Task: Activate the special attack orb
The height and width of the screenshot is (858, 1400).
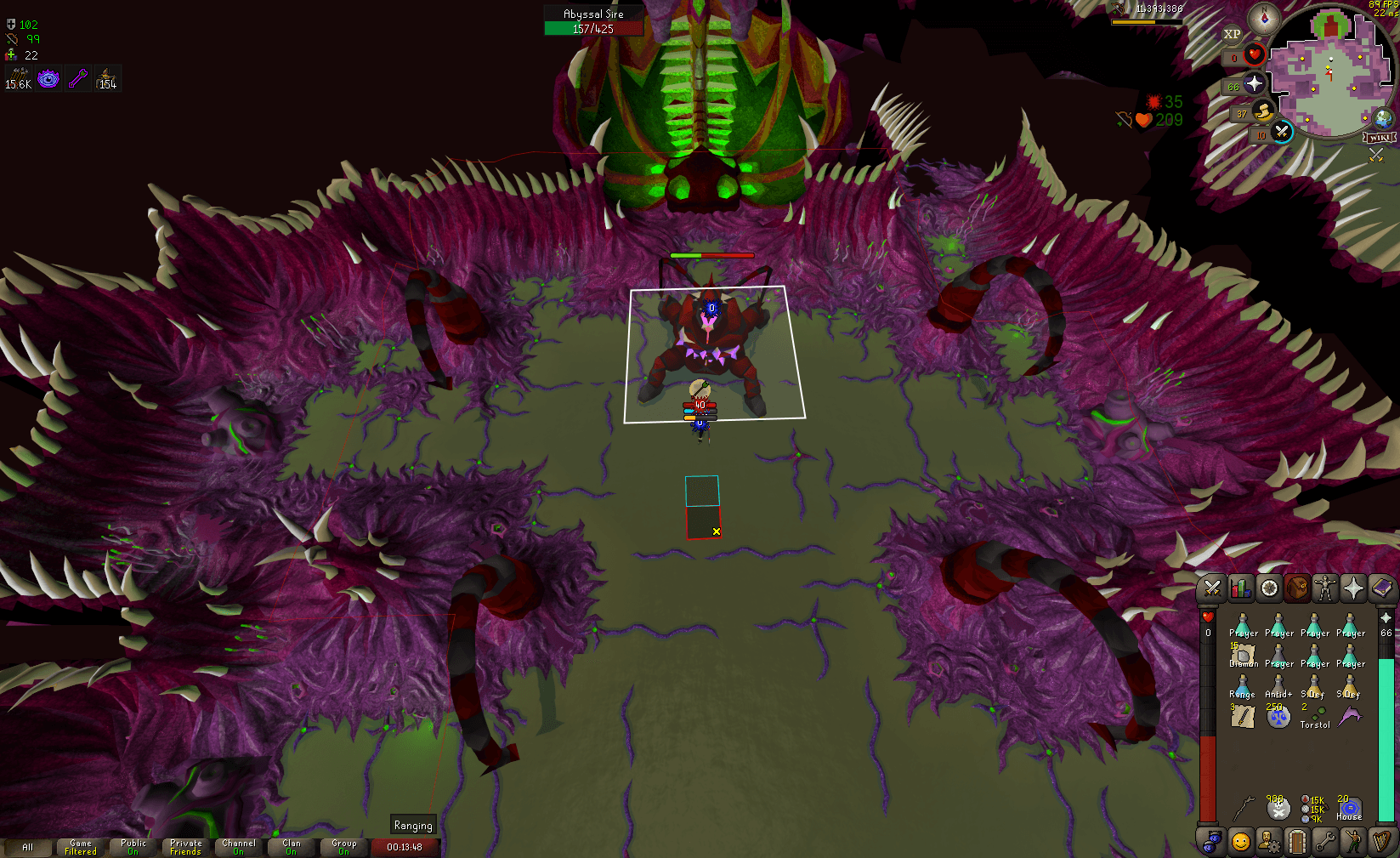Action: click(x=1281, y=134)
